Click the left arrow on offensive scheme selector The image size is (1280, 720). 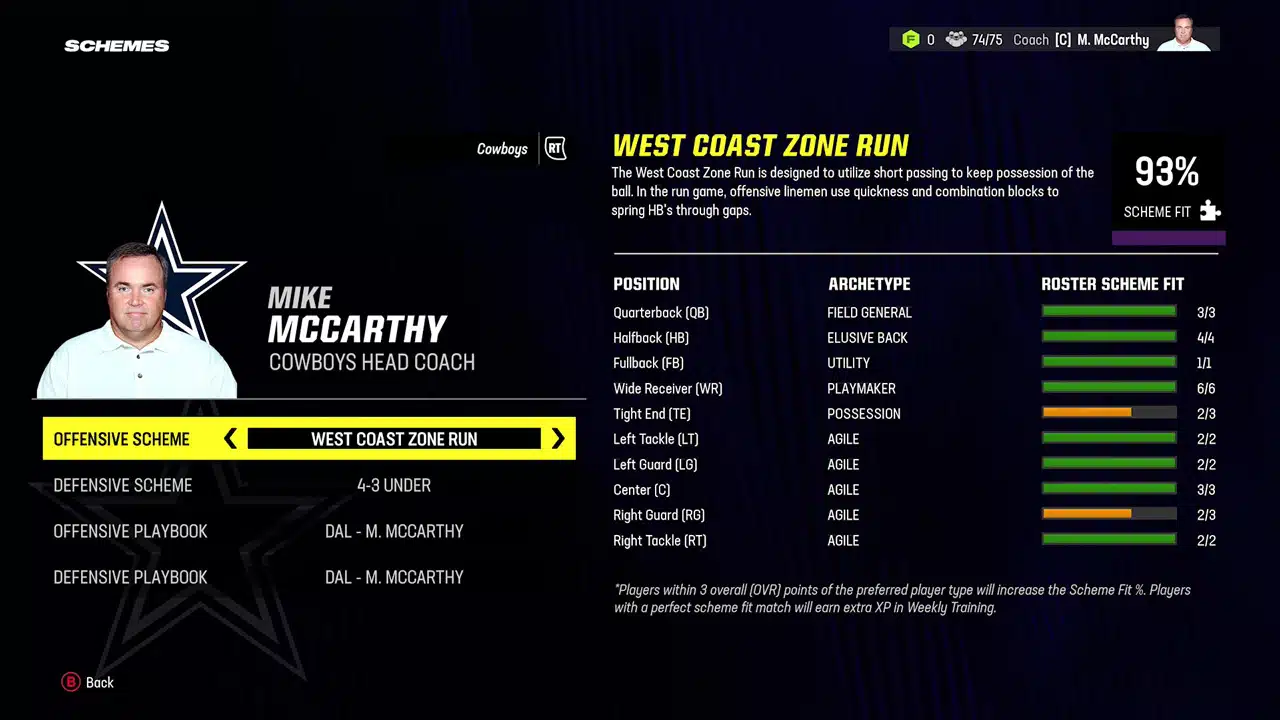tap(231, 439)
